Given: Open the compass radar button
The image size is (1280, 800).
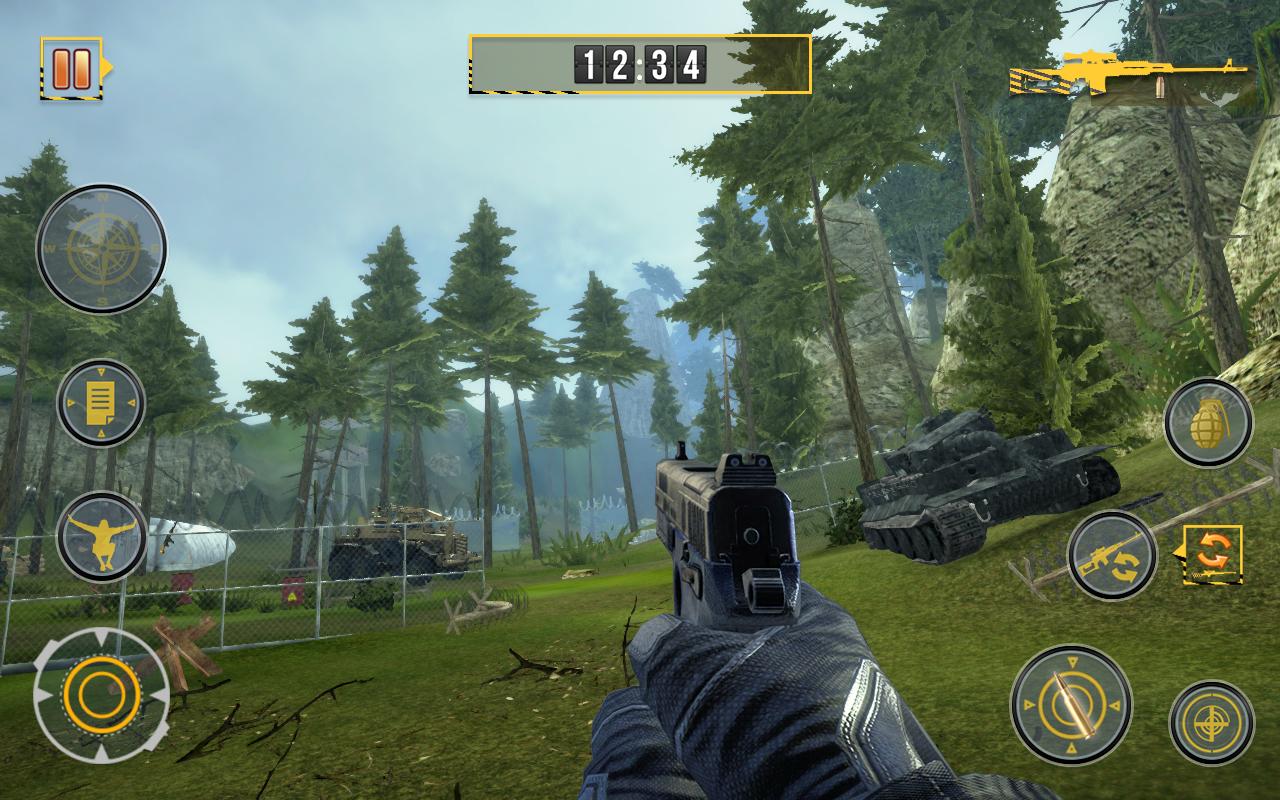Looking at the screenshot, I should (101, 248).
